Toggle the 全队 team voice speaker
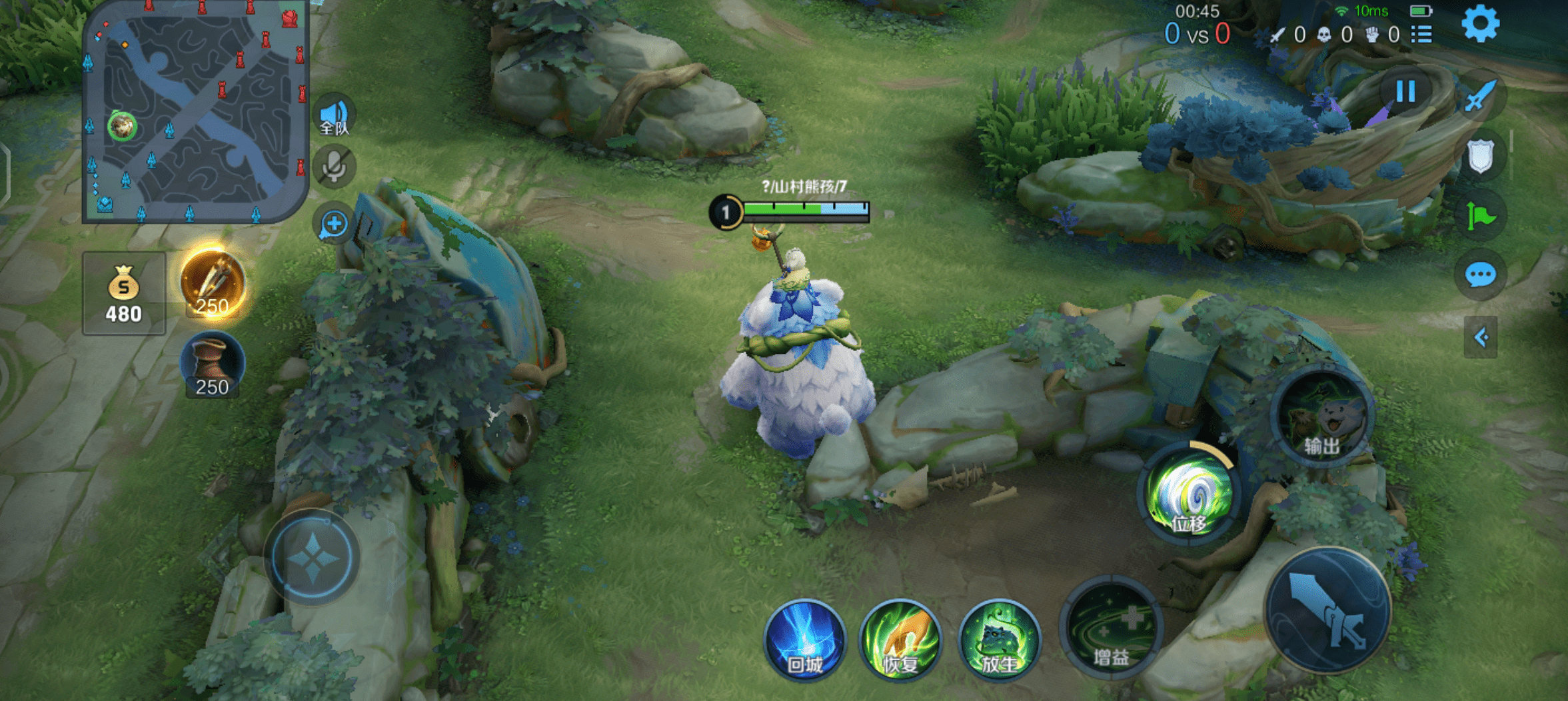The height and width of the screenshot is (701, 1568). (x=335, y=116)
